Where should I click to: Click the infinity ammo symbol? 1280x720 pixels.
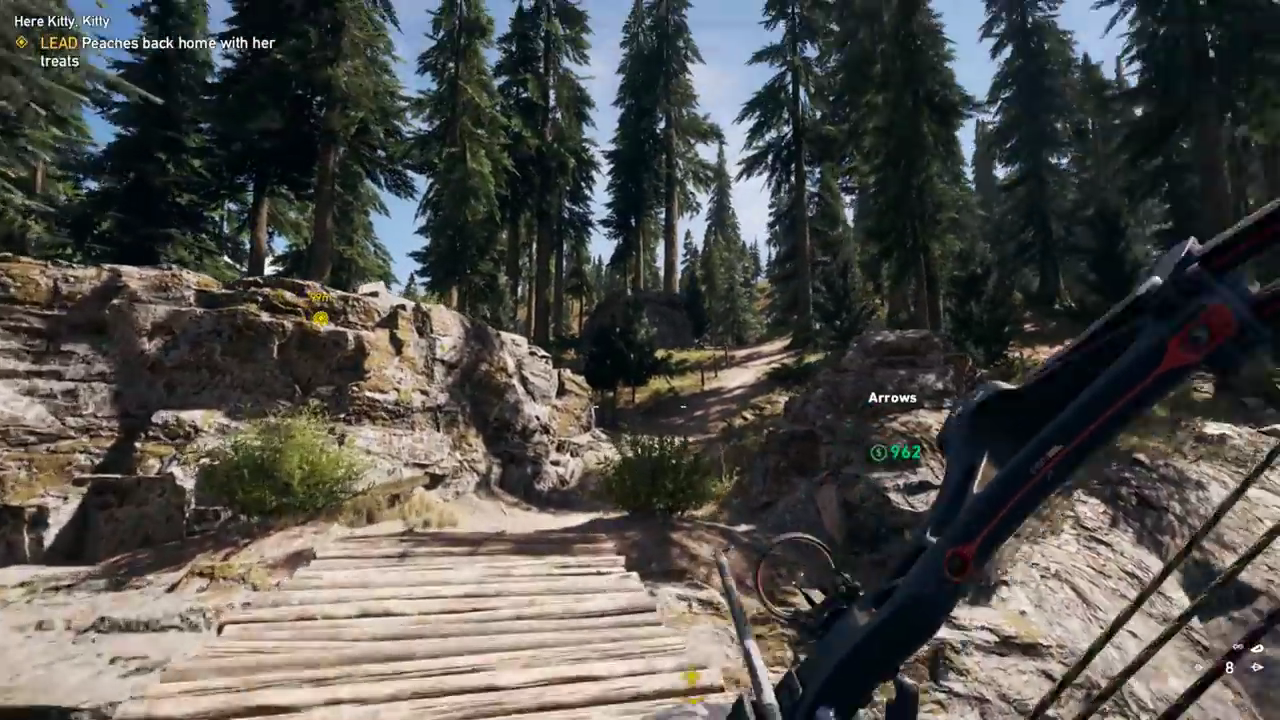coord(1238,647)
